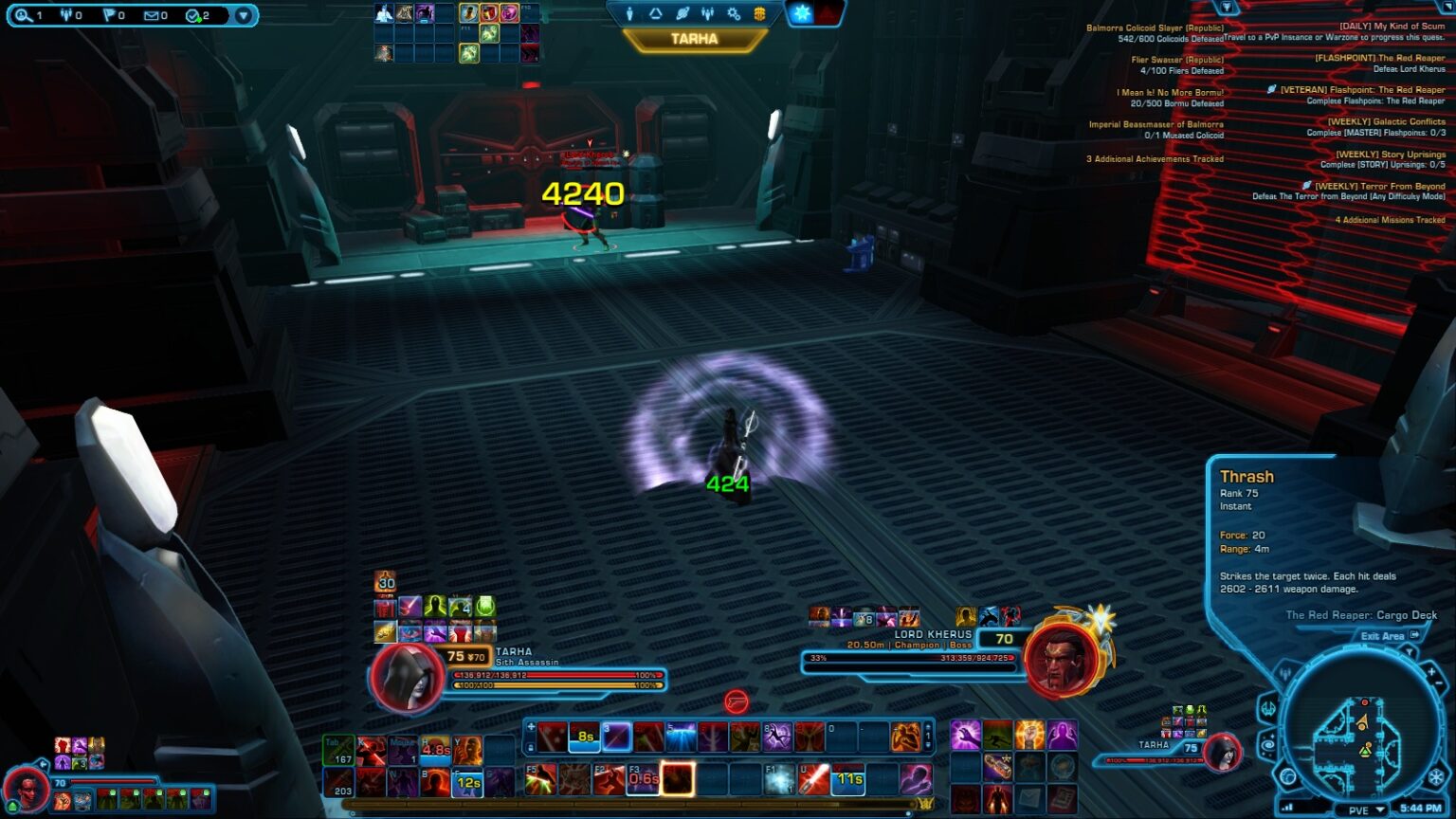Click the minimap filter funnel dropdown
This screenshot has width=1456, height=819.
pos(1410,651)
